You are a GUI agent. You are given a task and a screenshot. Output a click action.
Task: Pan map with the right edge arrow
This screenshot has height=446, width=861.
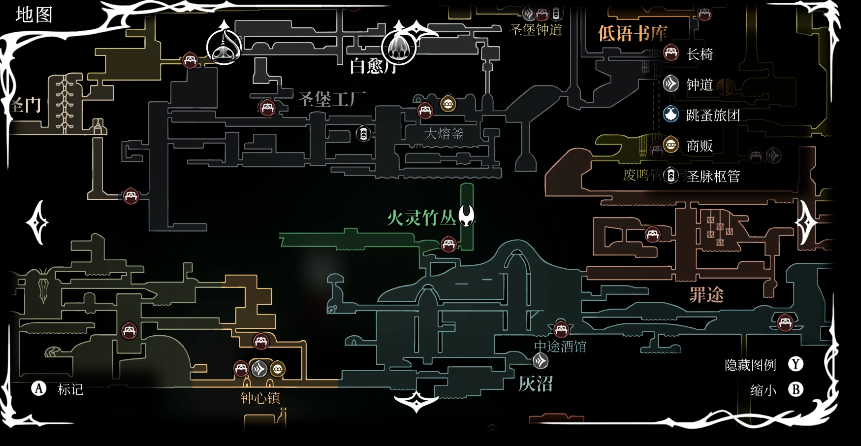(806, 222)
